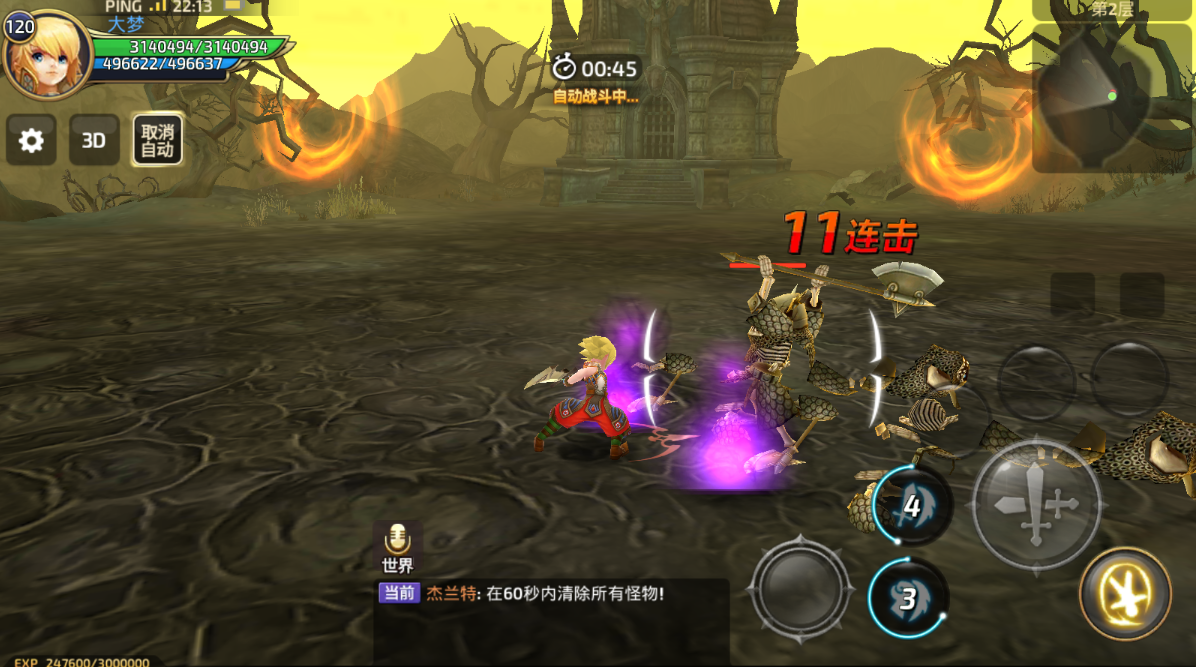Open the chat message box
Image resolution: width=1196 pixels, height=667 pixels.
coord(551,620)
